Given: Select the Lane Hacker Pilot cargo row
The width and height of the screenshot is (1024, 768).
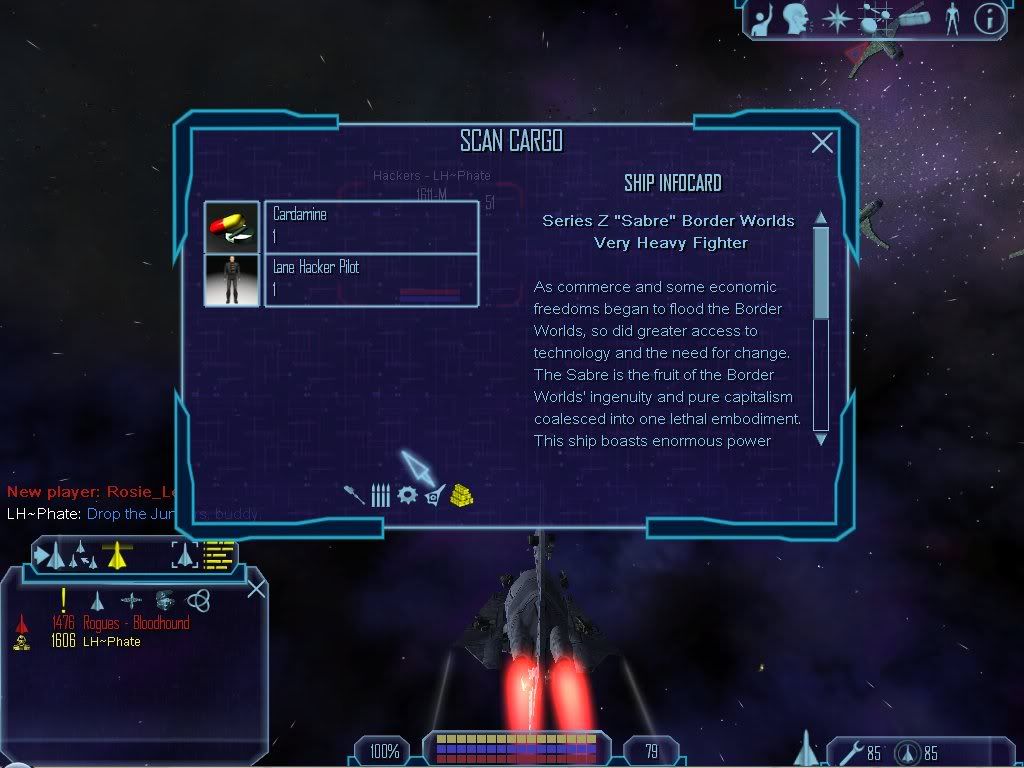Looking at the screenshot, I should (x=370, y=279).
